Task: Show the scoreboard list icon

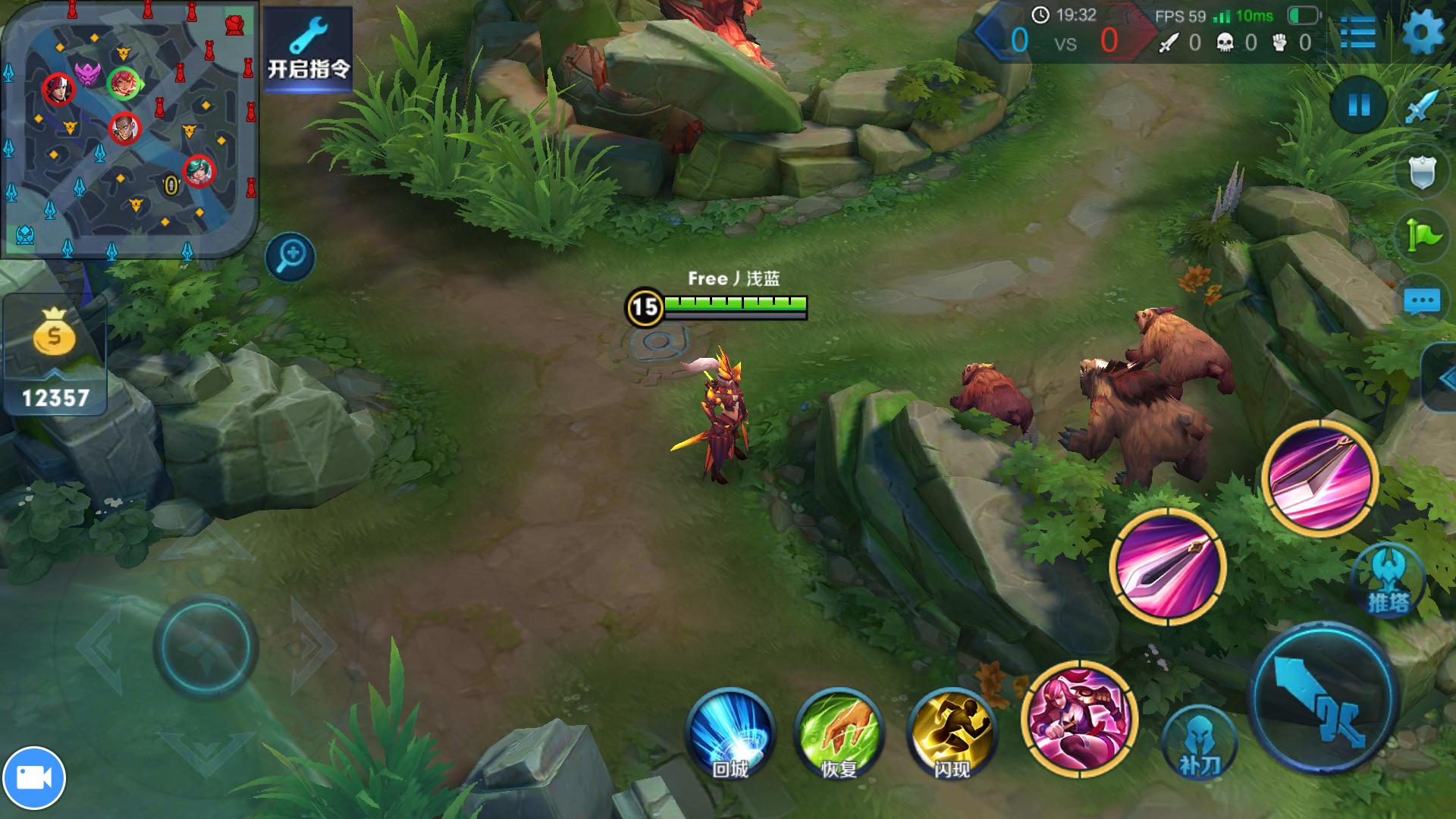Action: 1357,33
